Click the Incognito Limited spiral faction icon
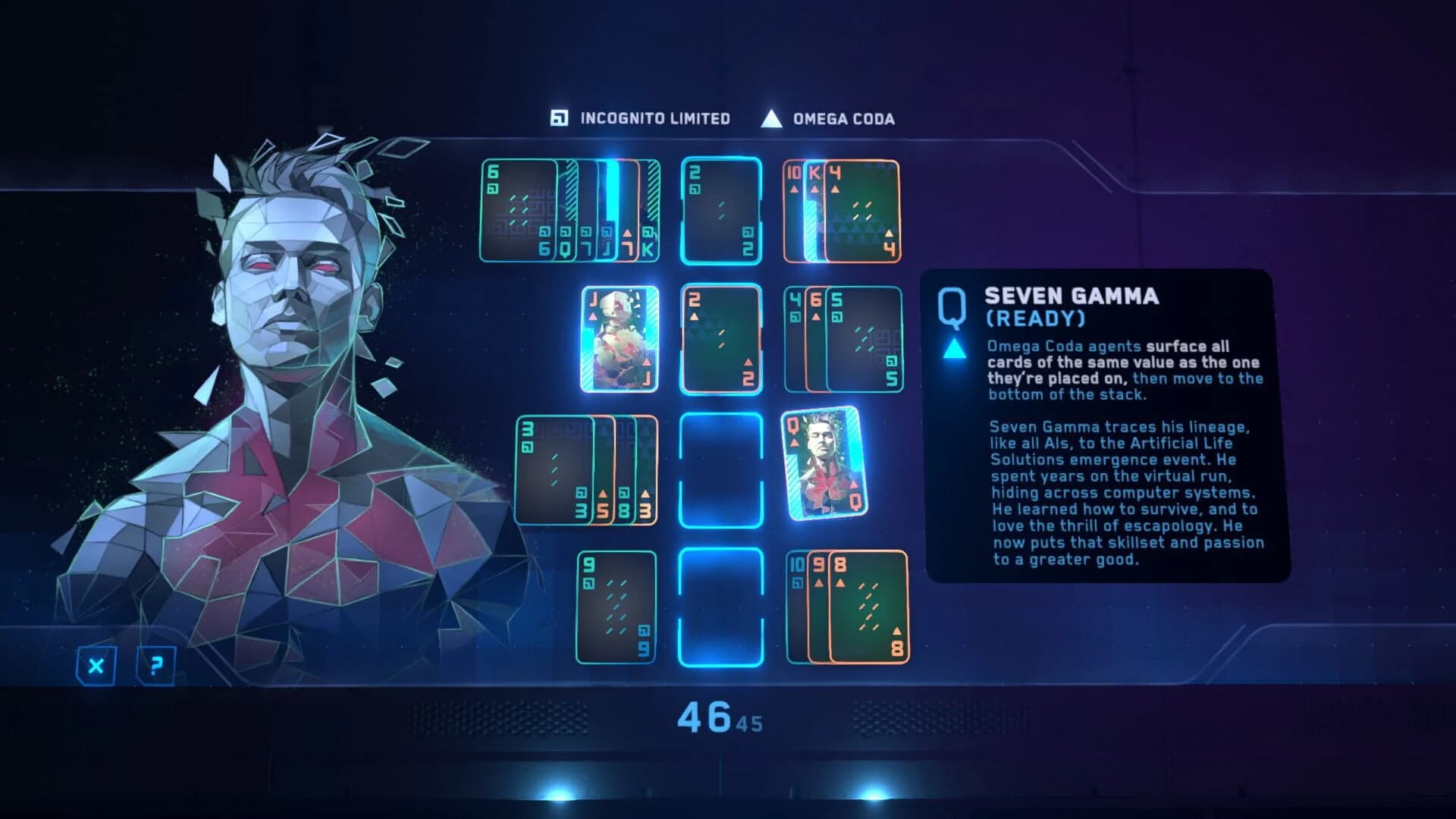Image resolution: width=1456 pixels, height=819 pixels. point(559,118)
